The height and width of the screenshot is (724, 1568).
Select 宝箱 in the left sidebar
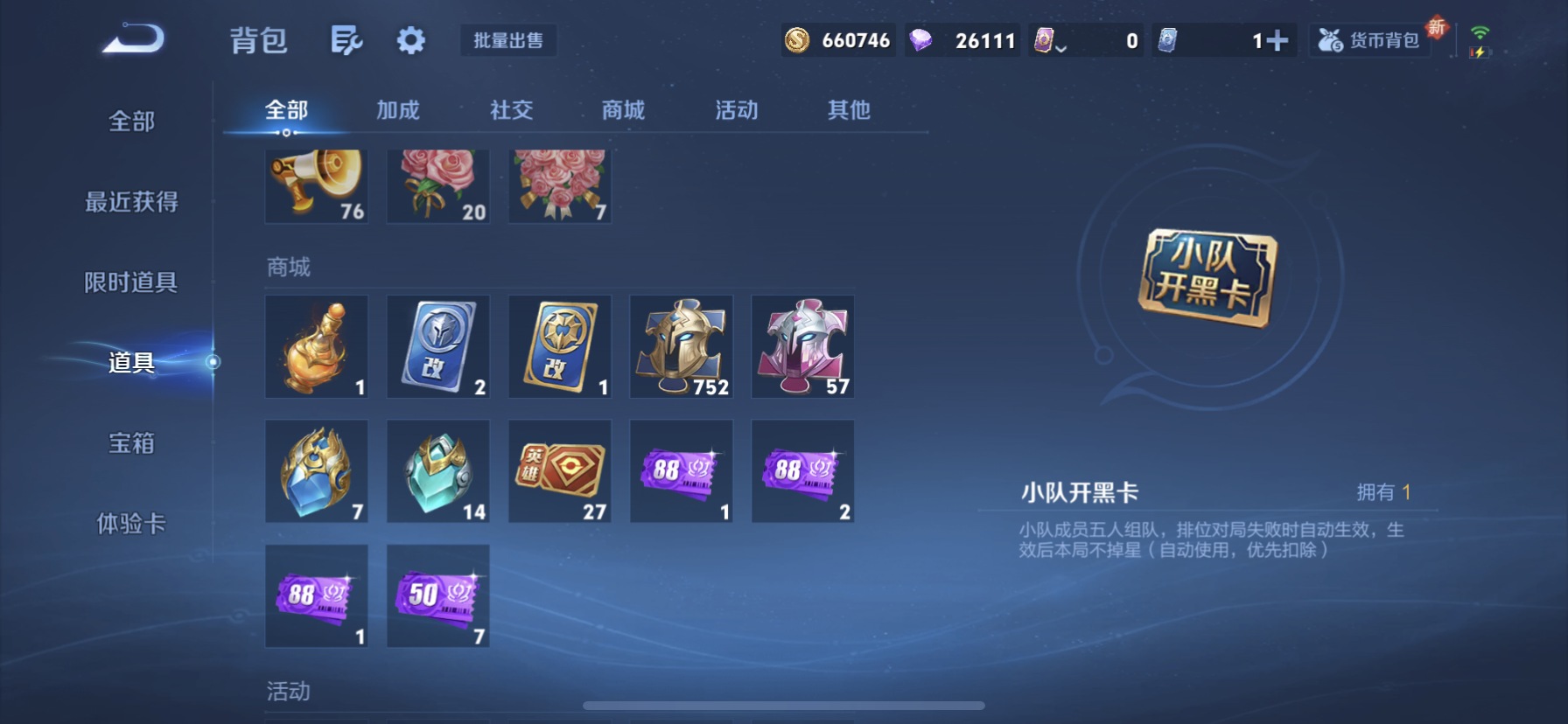(x=130, y=444)
